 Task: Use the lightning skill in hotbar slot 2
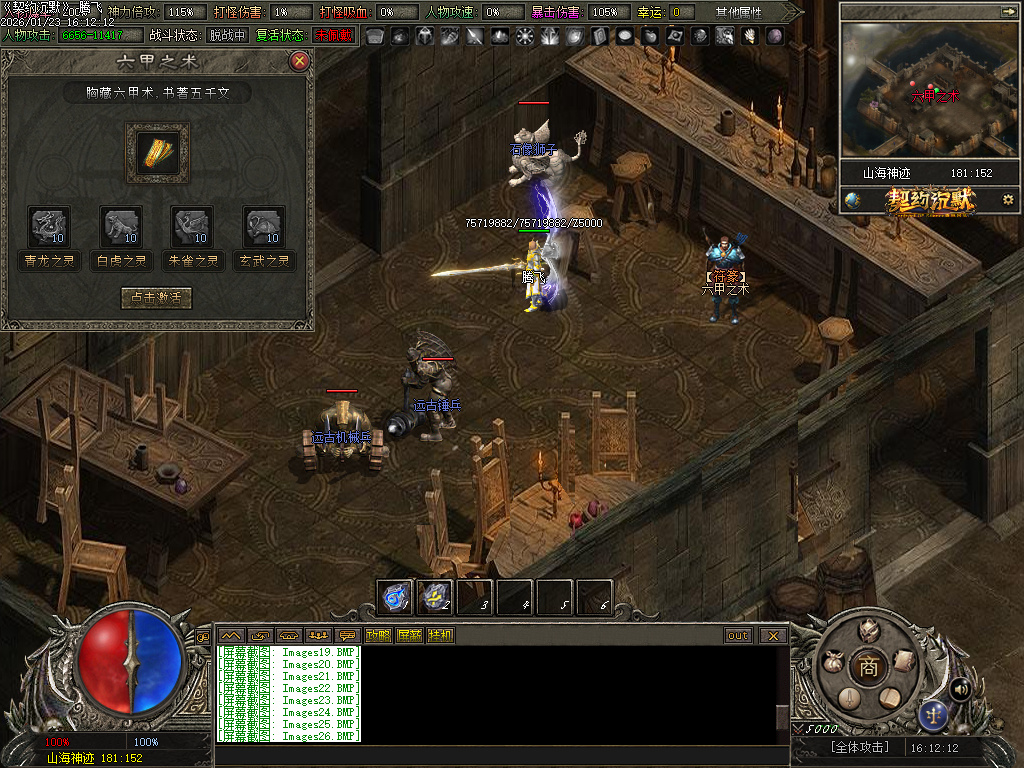435,597
